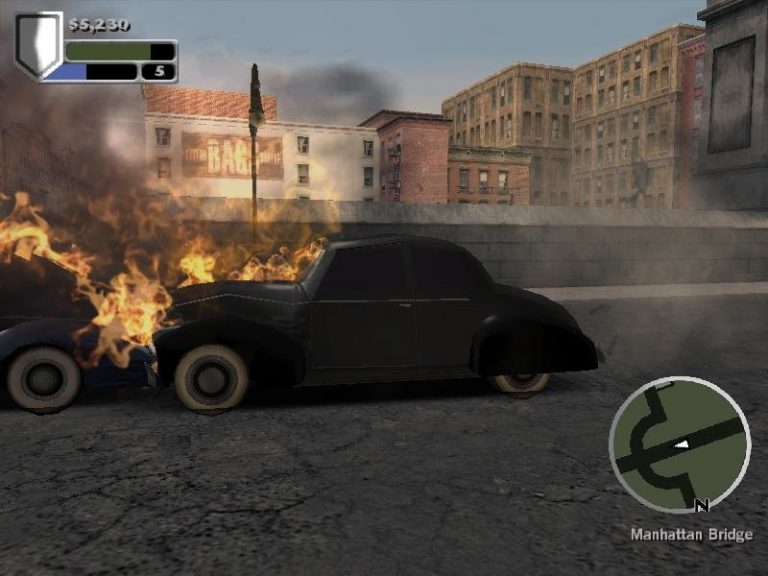This screenshot has height=576, width=768.
Task: Select the shield badge icon
Action: pyautogui.click(x=38, y=45)
